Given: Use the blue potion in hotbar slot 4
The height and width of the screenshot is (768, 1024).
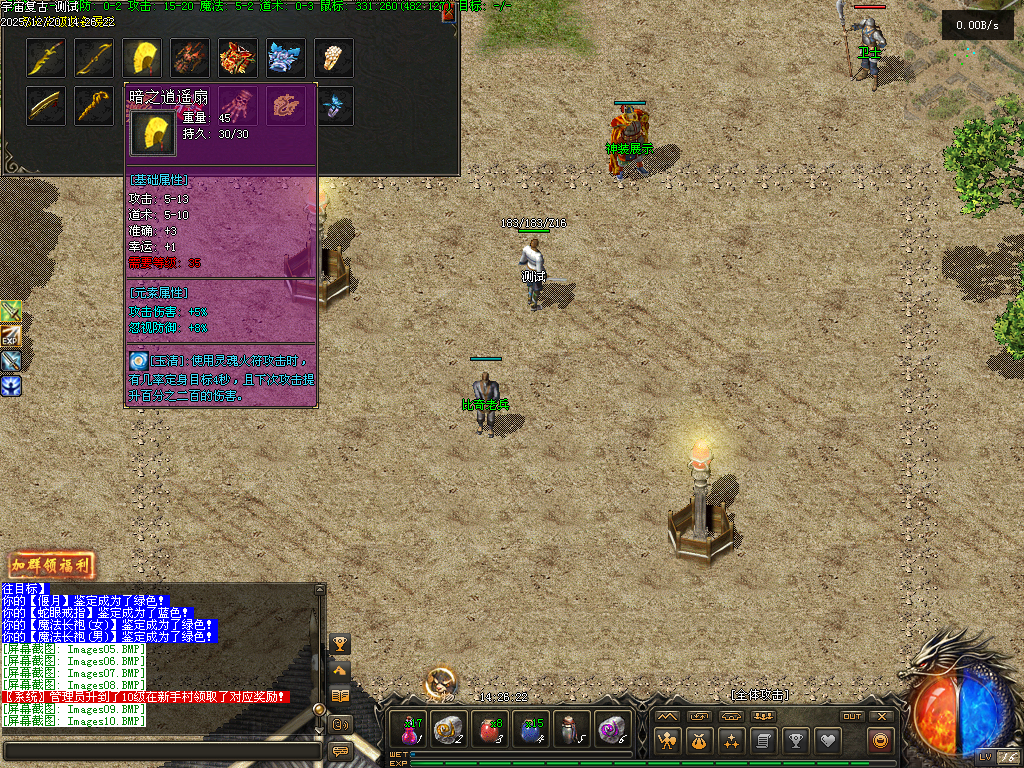Looking at the screenshot, I should click(x=532, y=730).
